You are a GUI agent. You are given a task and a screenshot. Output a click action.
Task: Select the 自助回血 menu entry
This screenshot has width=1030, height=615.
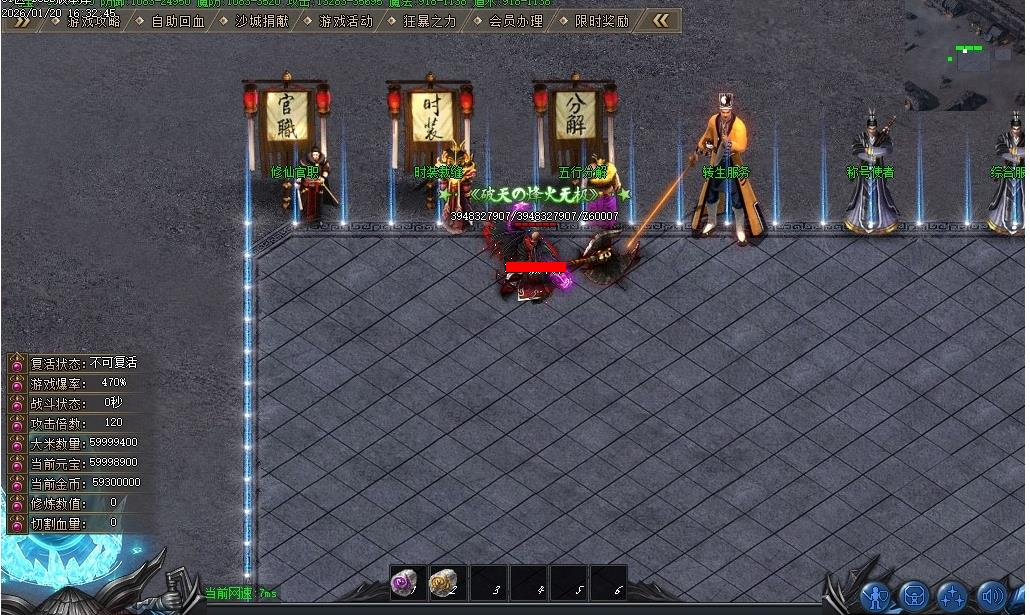click(177, 21)
